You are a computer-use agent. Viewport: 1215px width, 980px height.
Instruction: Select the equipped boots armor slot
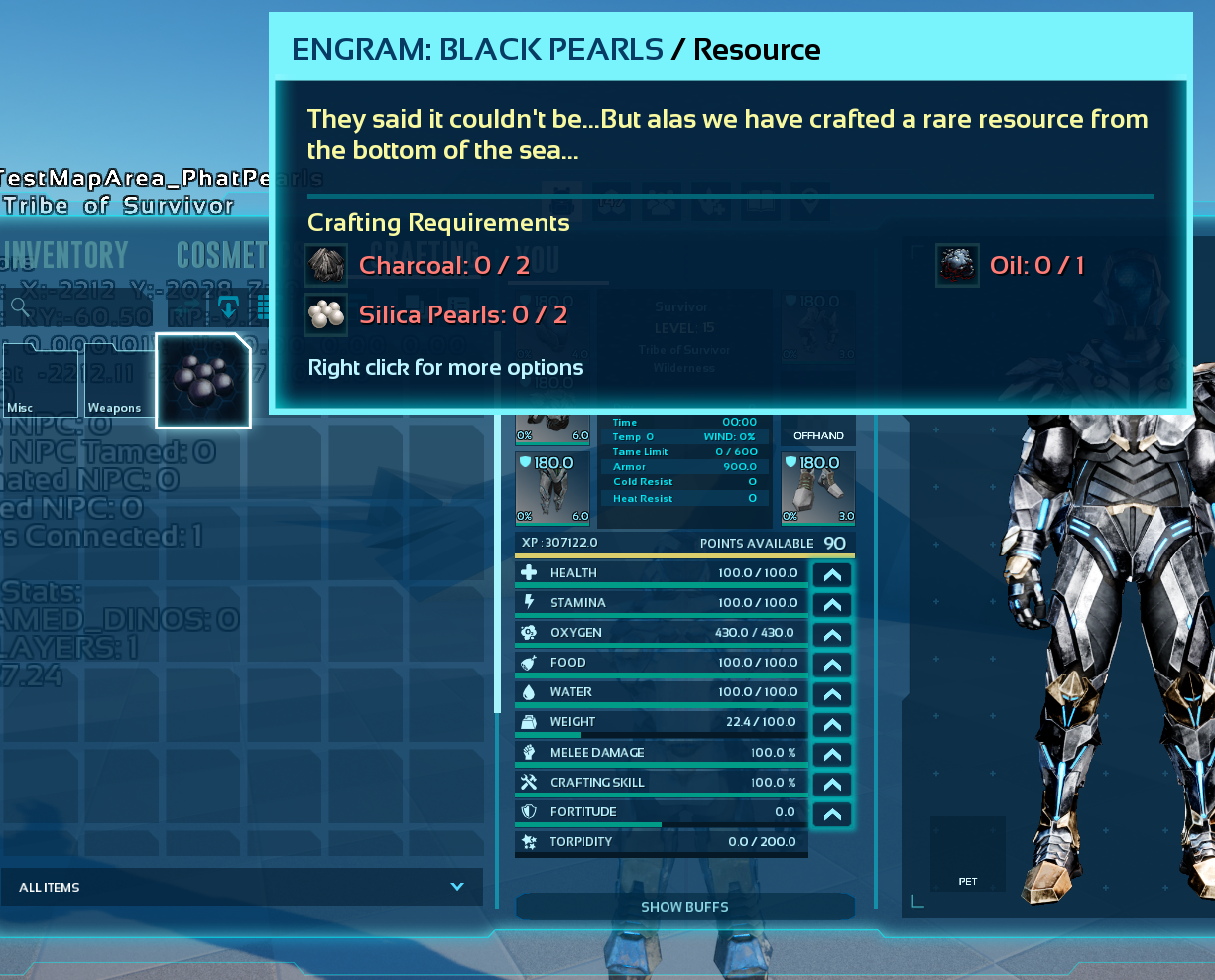tap(818, 488)
